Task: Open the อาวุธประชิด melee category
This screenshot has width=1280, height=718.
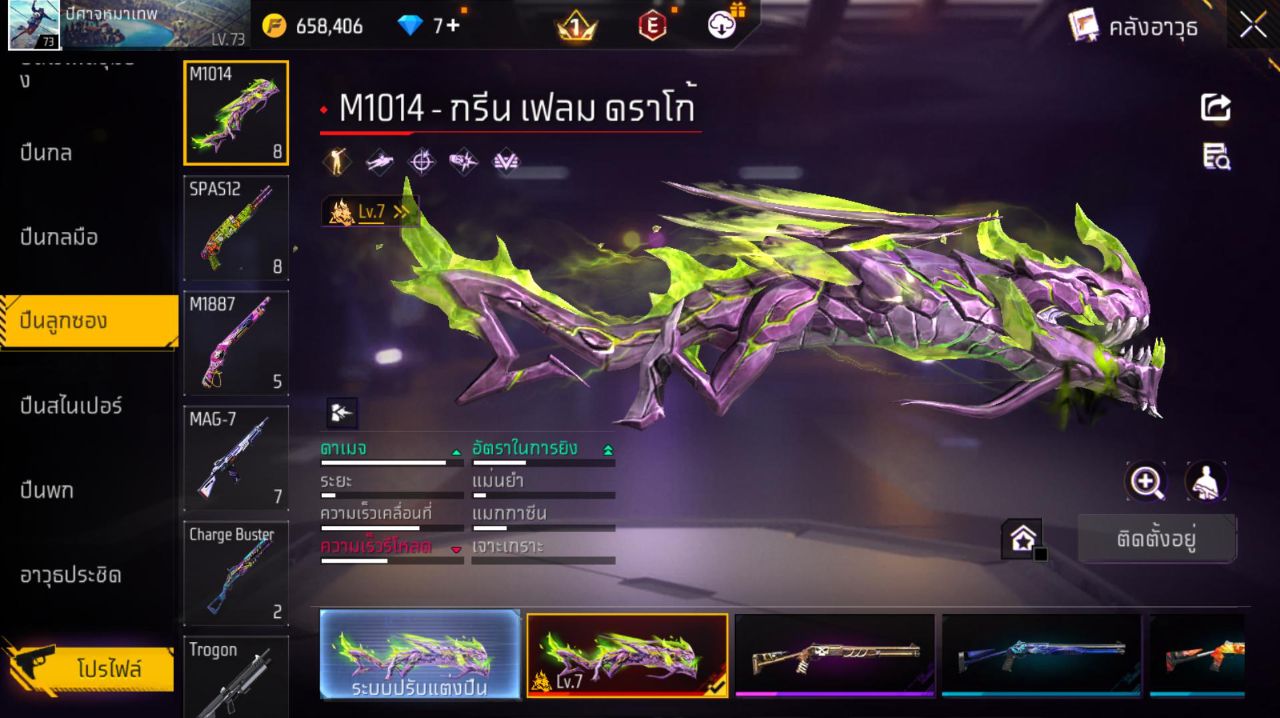Action: coord(71,575)
